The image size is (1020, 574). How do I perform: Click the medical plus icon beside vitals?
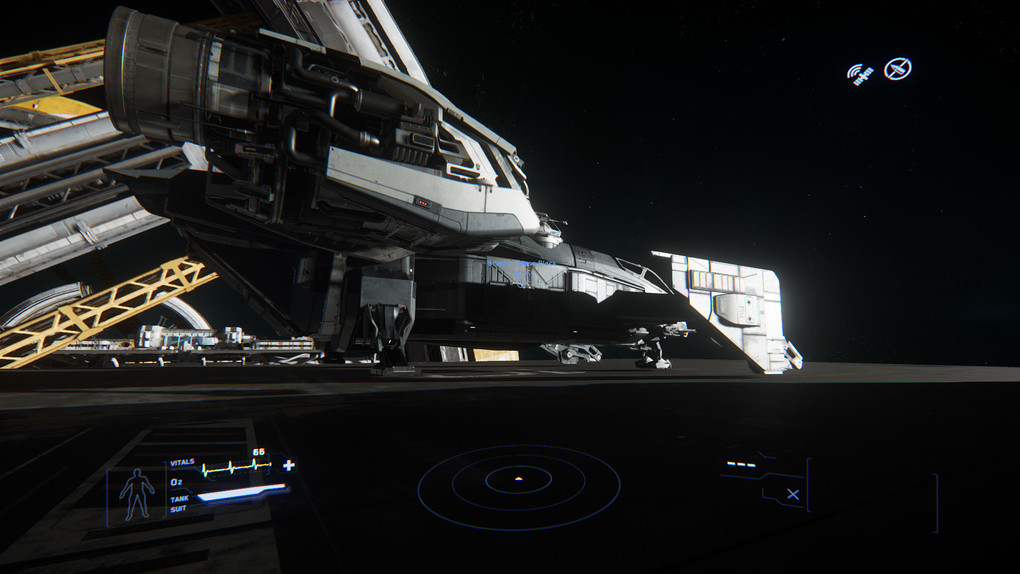point(289,465)
